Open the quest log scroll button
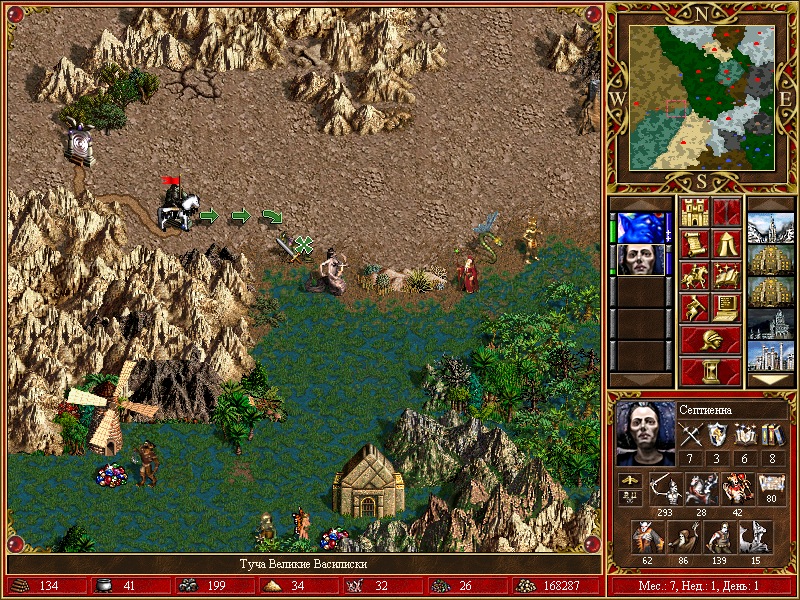800x600 pixels. click(694, 244)
